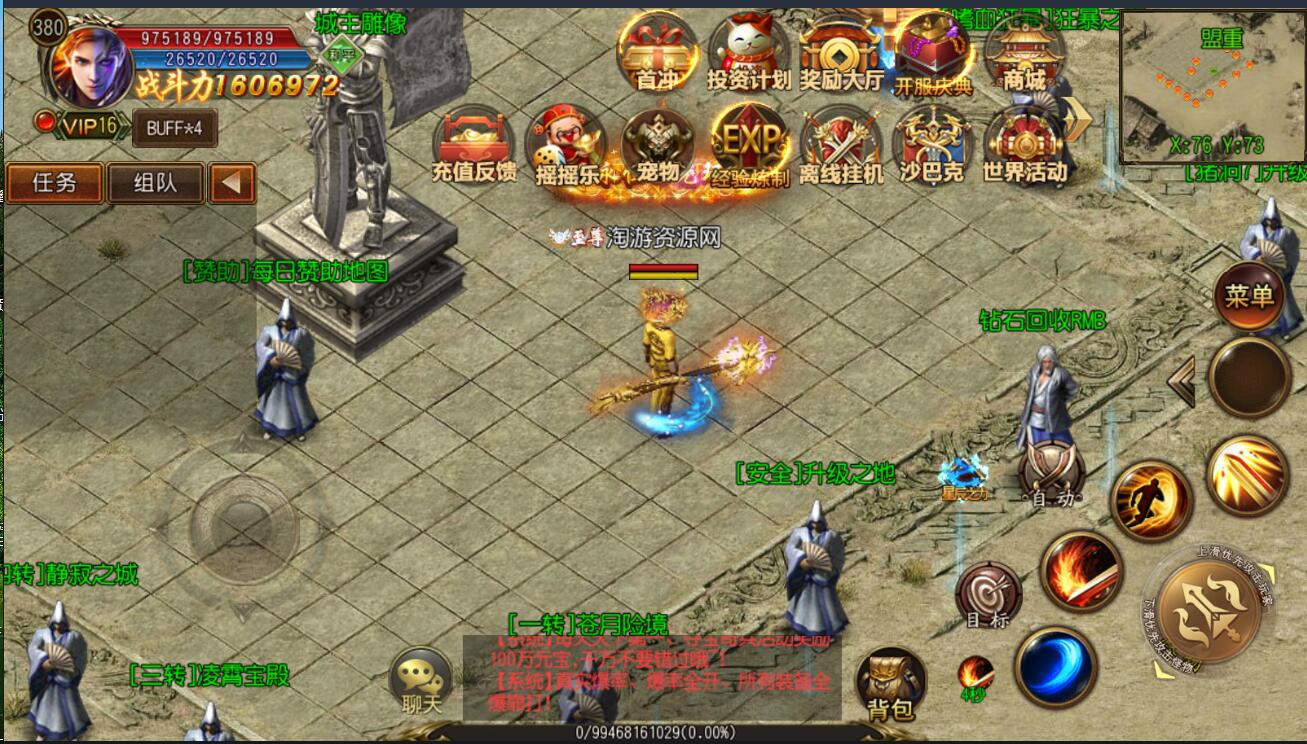Open the 世界活动 world events
Screen dimensions: 1307x744
click(1024, 146)
